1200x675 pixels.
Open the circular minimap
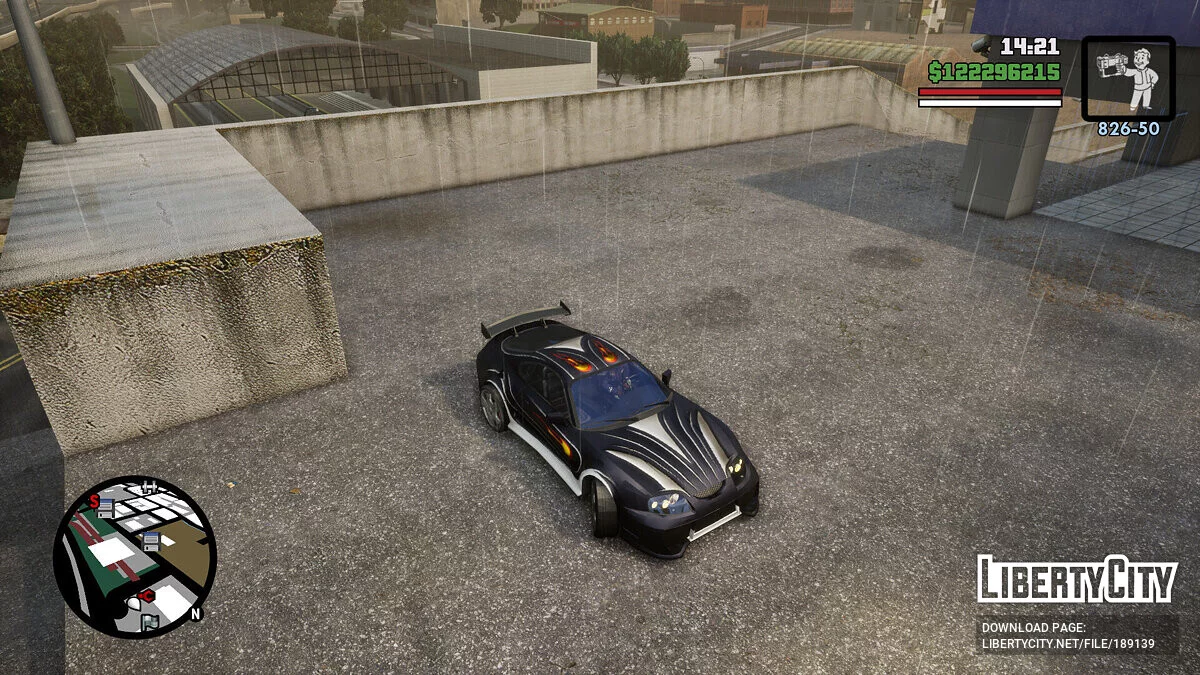click(x=134, y=556)
